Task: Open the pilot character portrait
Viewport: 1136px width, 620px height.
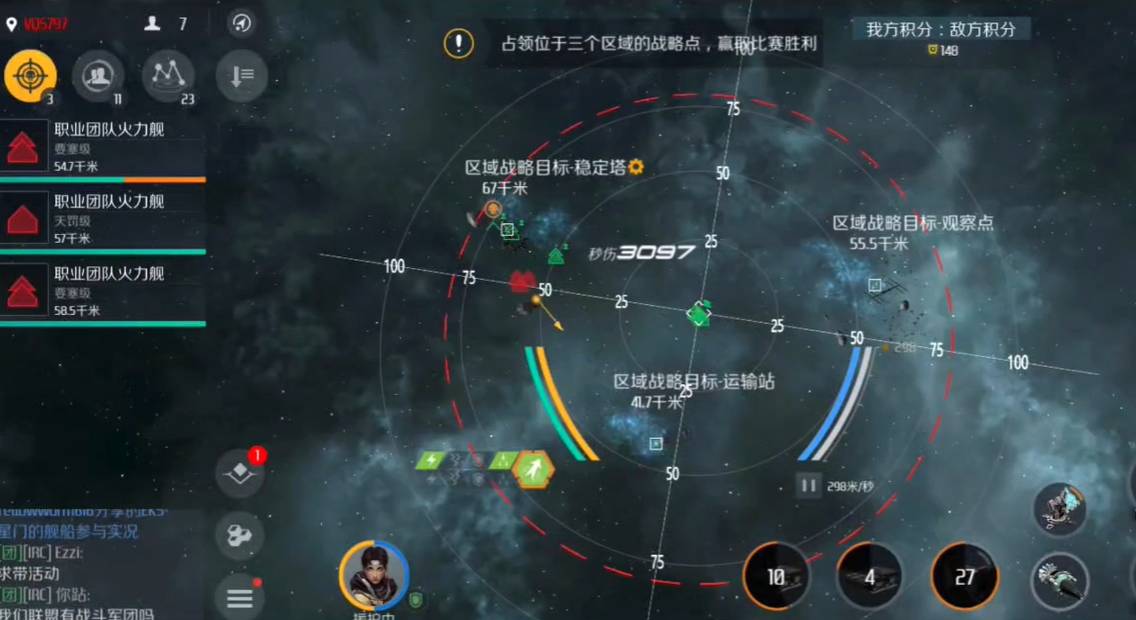Action: click(x=374, y=576)
